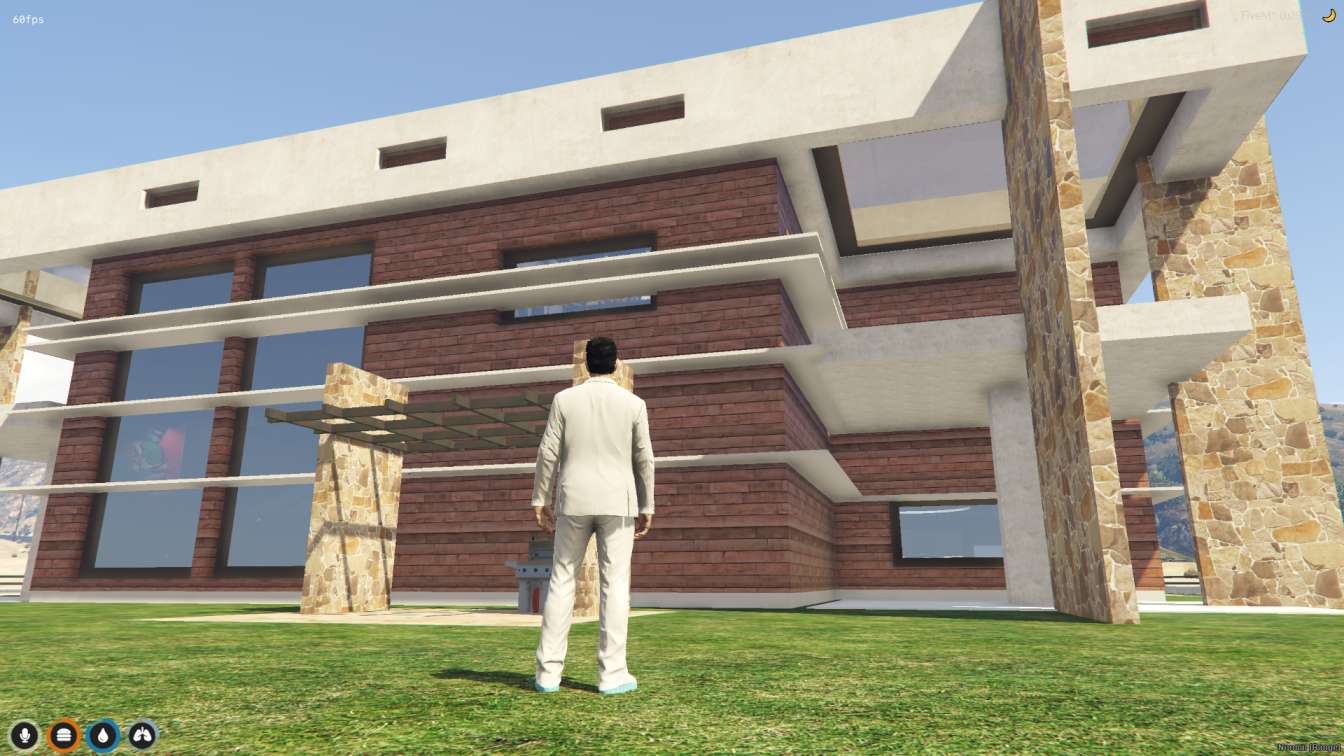
Task: Select the burger hunger status icon
Action: click(64, 736)
